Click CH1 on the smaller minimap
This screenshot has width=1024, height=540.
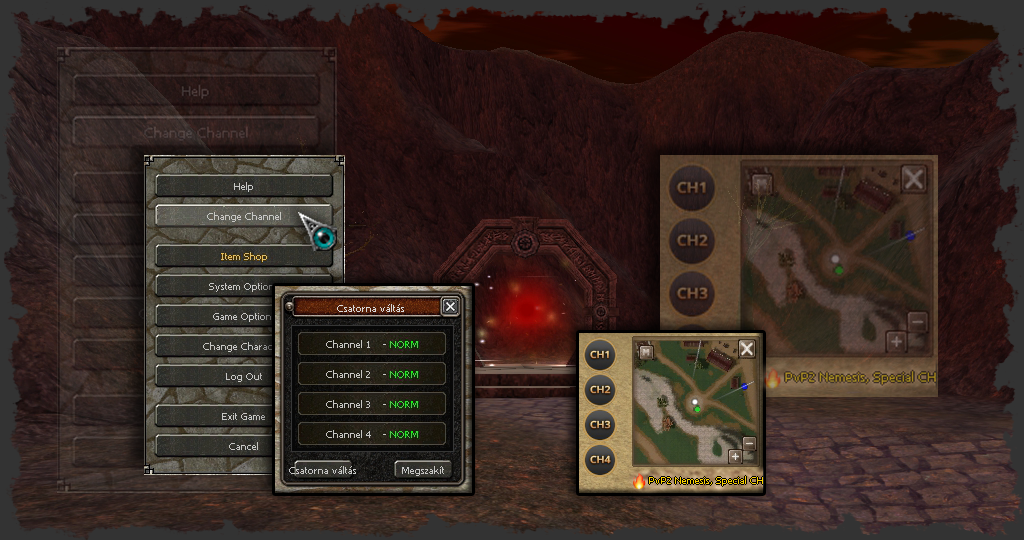600,354
